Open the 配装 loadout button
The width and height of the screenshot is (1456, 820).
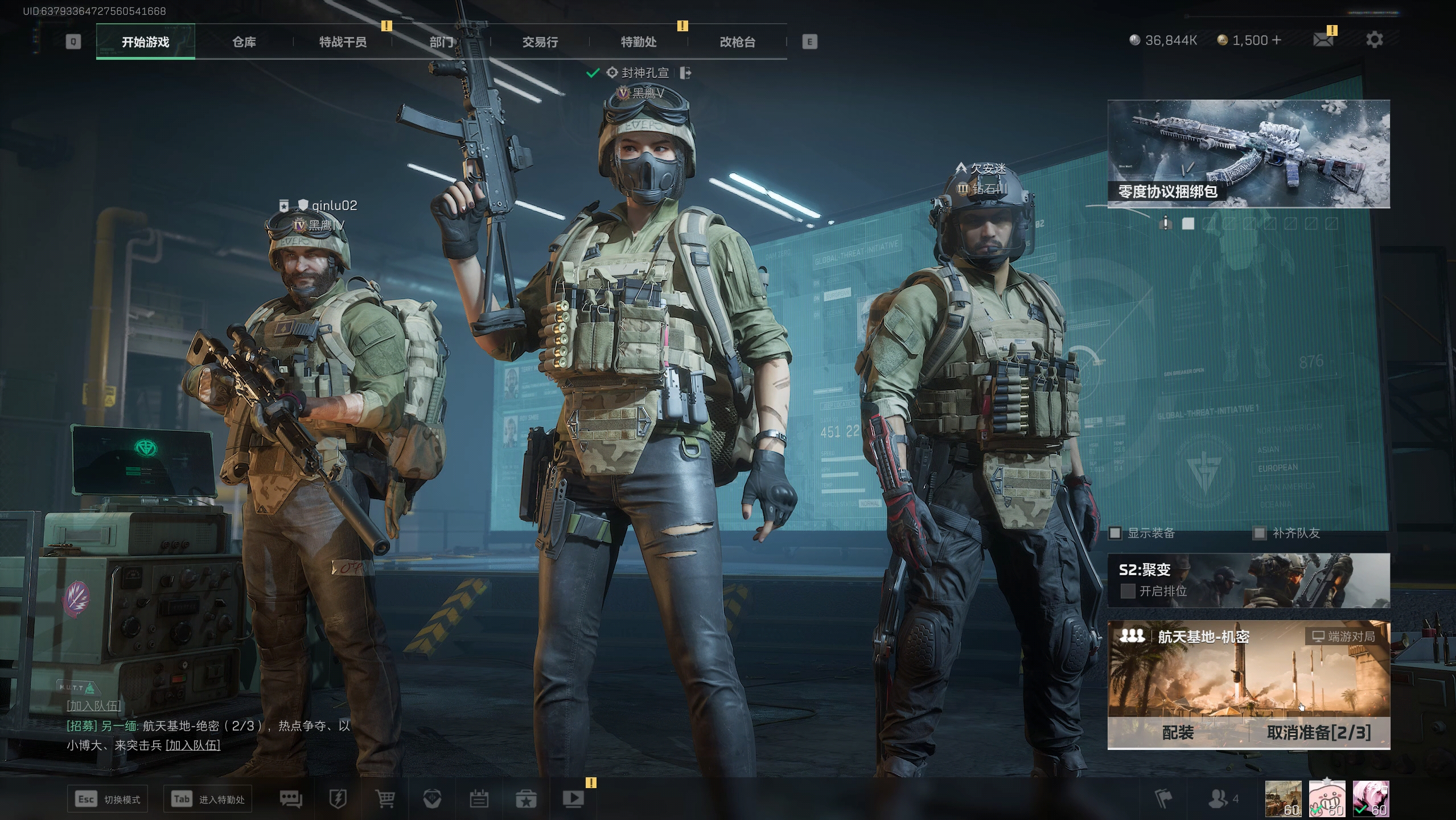coord(1178,732)
